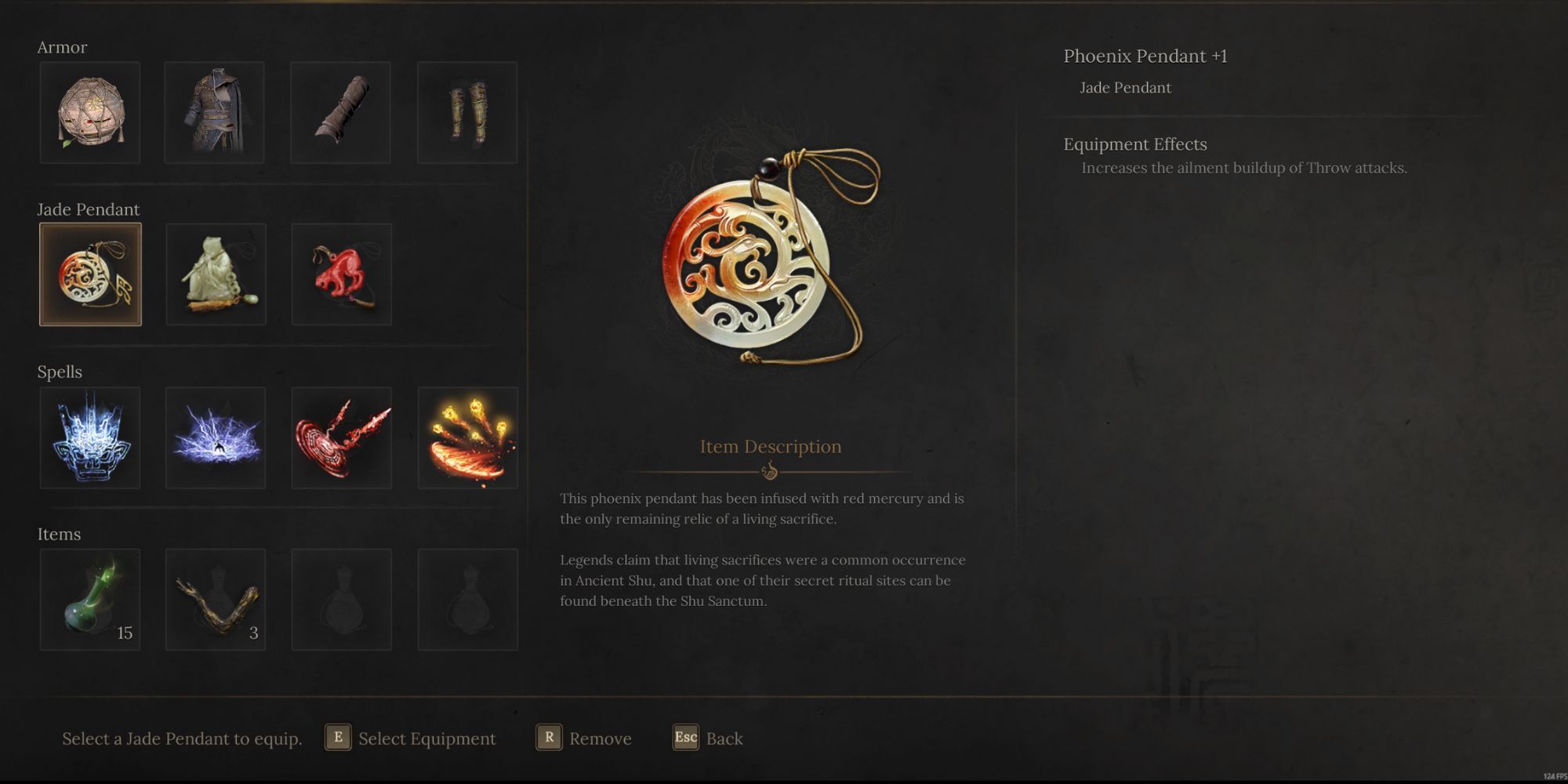Select the branch item with 3 count

pos(215,599)
